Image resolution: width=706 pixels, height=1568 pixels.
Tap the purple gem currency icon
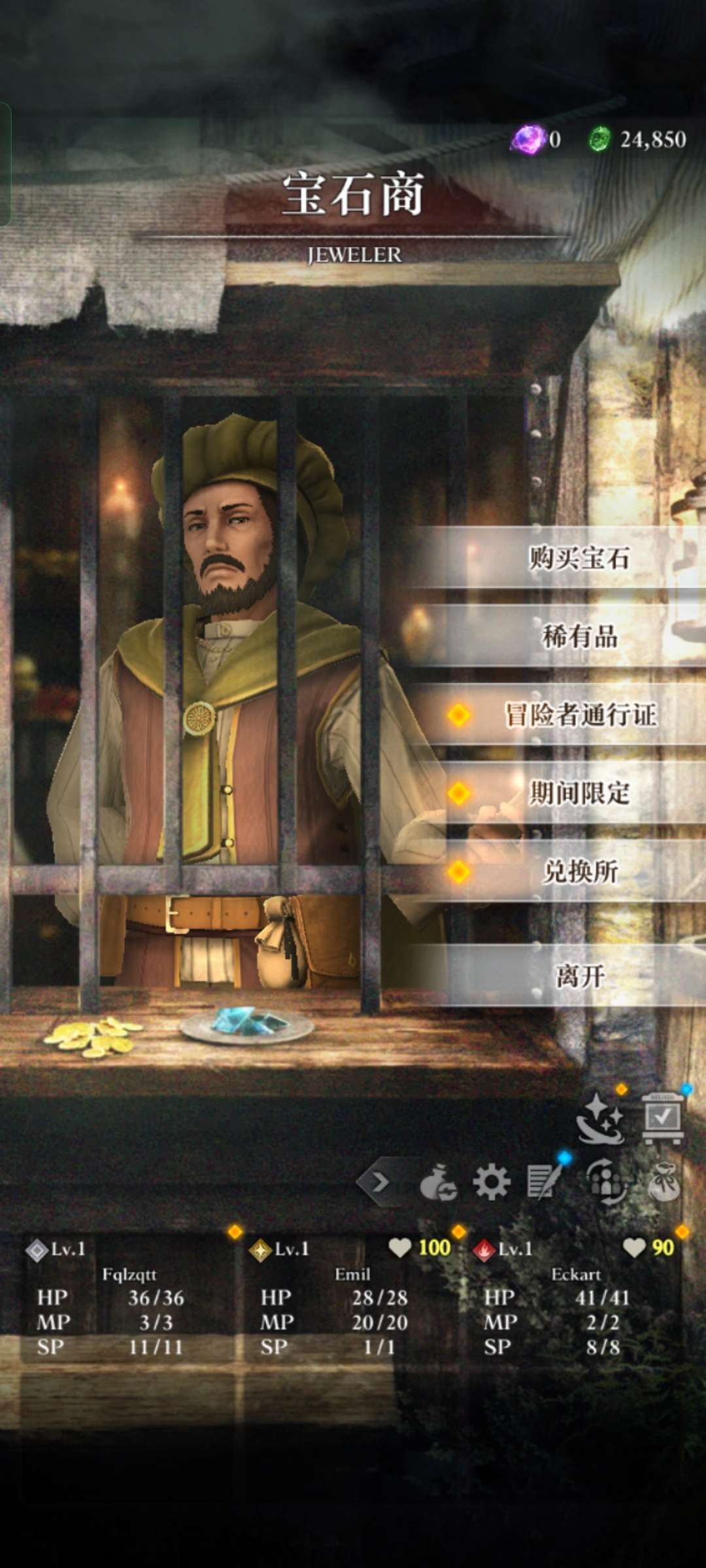click(x=528, y=139)
